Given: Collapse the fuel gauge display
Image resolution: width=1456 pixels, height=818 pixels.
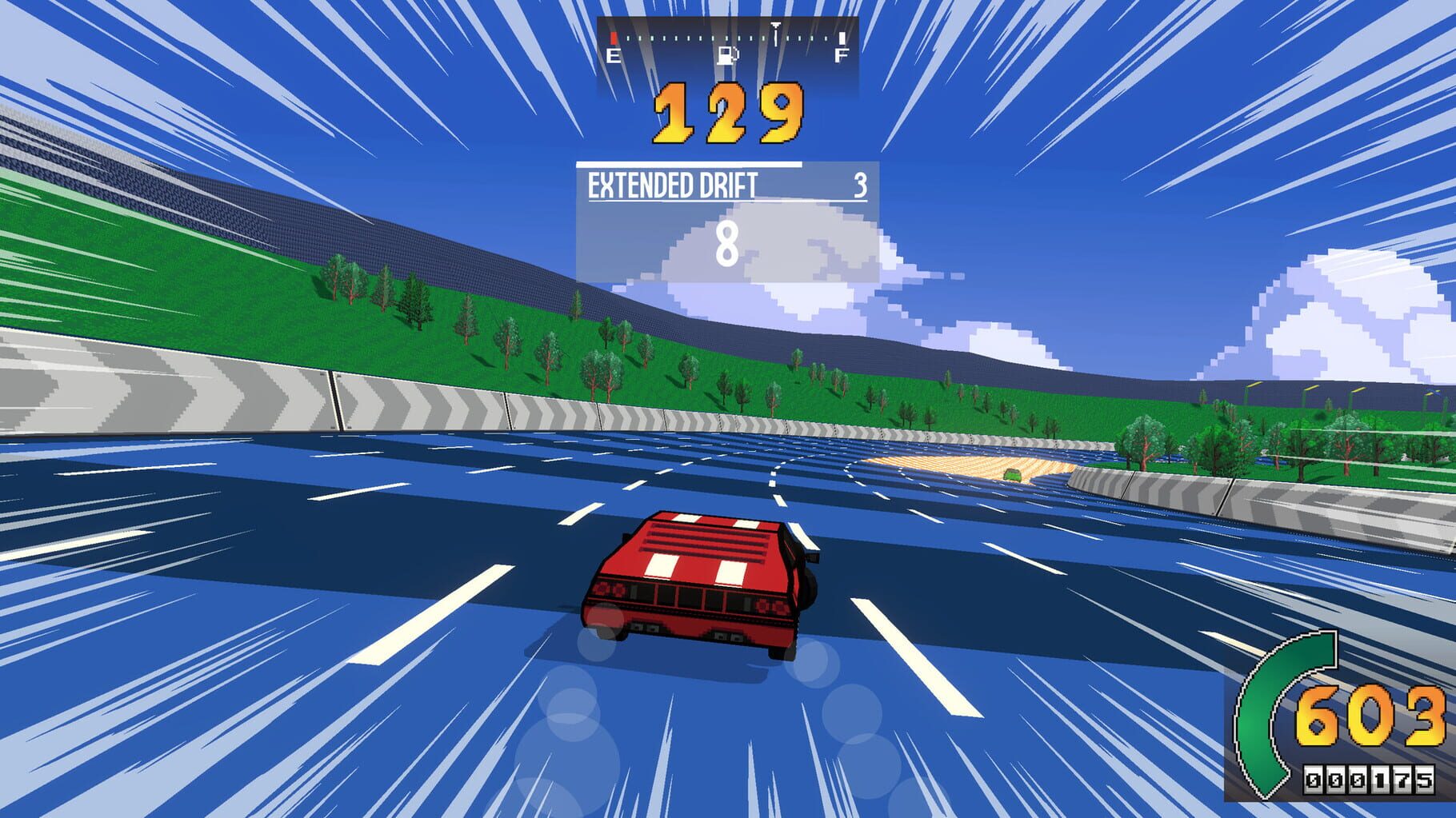Looking at the screenshot, I should tap(728, 44).
